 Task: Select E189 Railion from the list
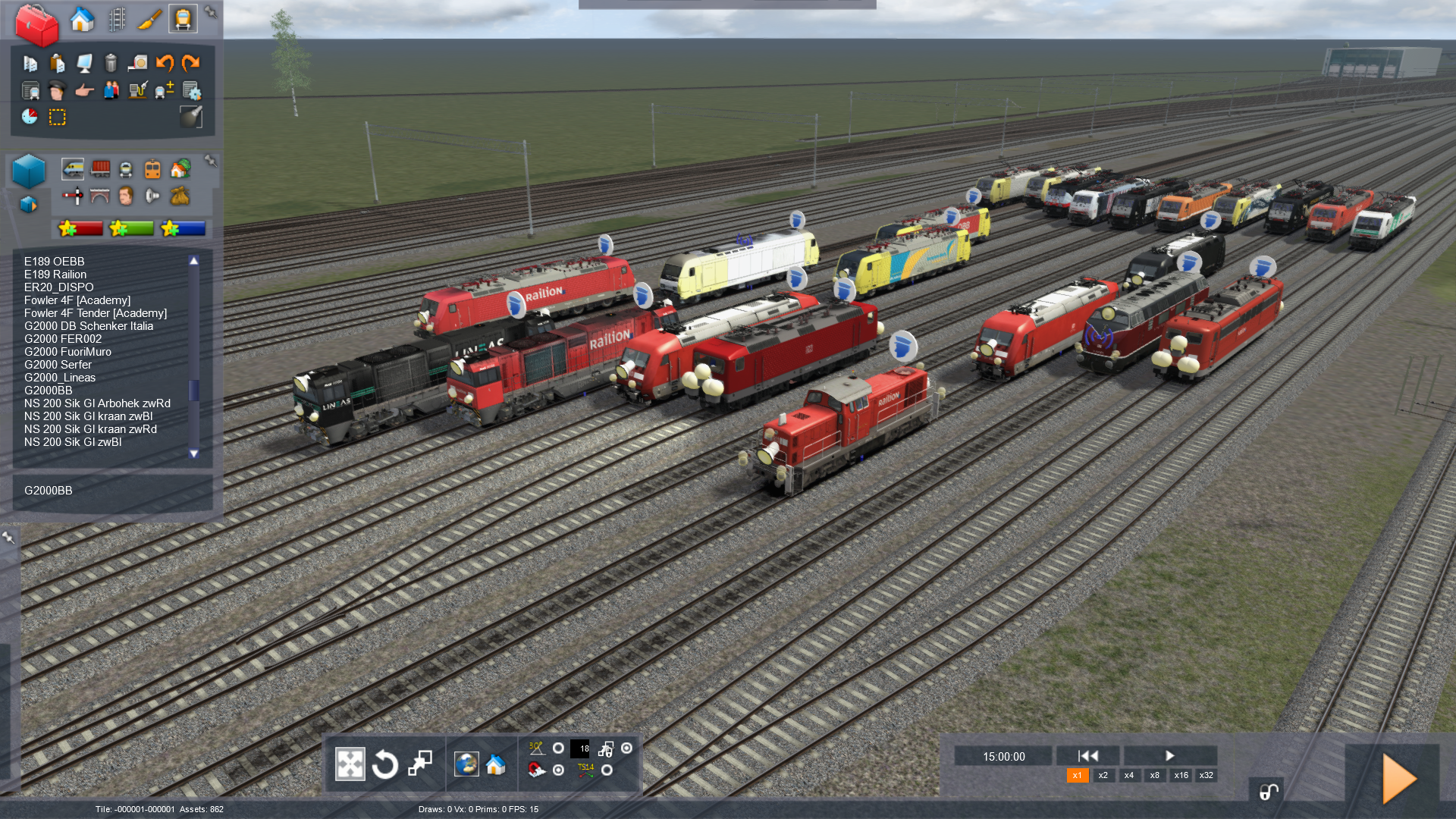coord(55,275)
